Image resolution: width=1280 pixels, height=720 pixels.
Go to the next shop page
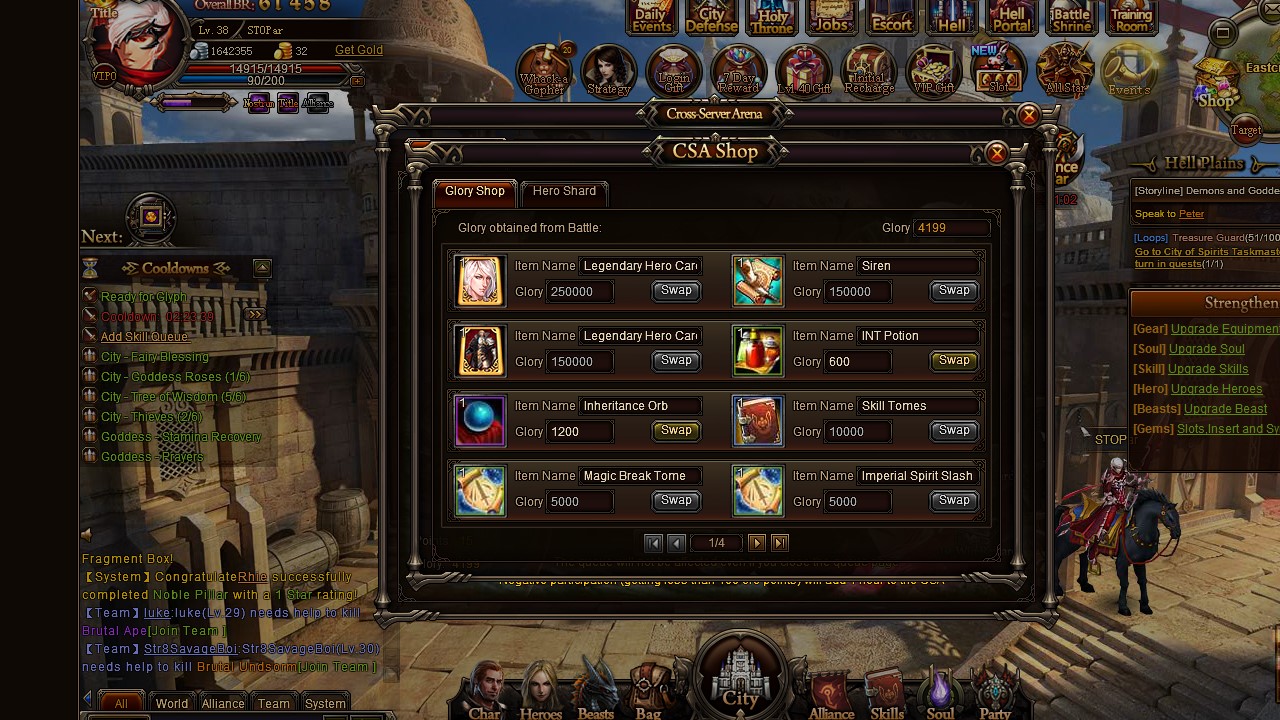point(757,543)
